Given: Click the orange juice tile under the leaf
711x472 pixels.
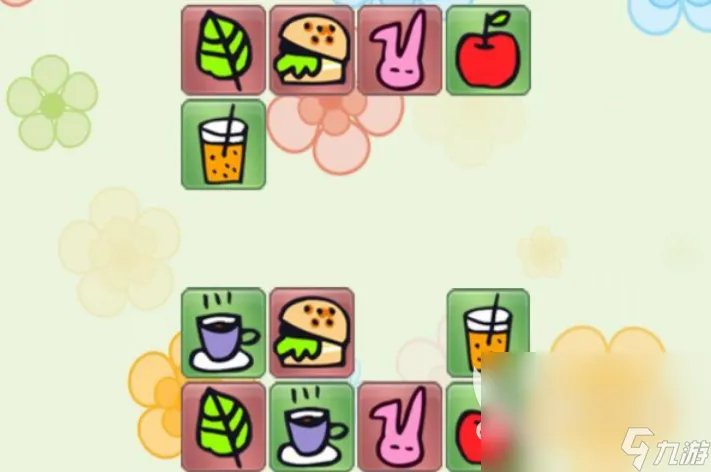Looking at the screenshot, I should (x=223, y=144).
